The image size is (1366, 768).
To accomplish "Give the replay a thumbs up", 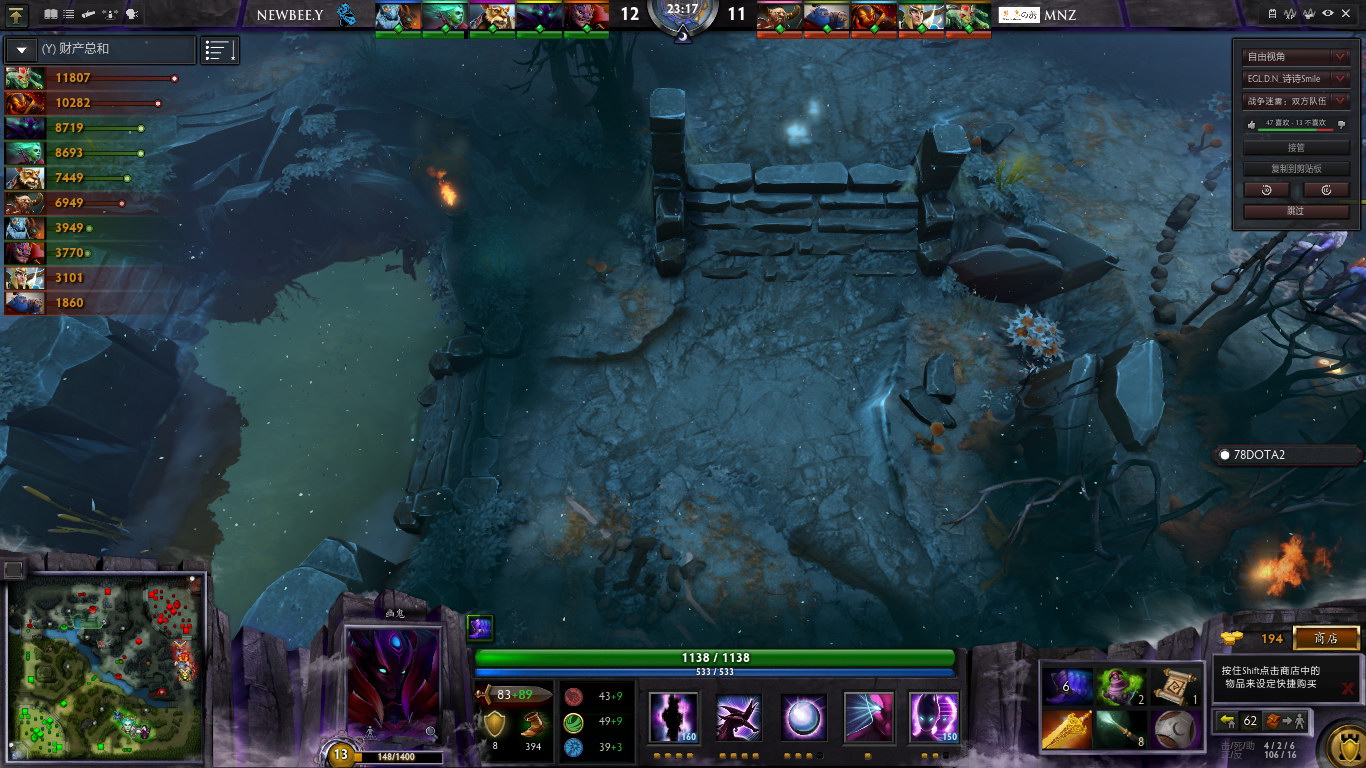I will click(x=1251, y=124).
